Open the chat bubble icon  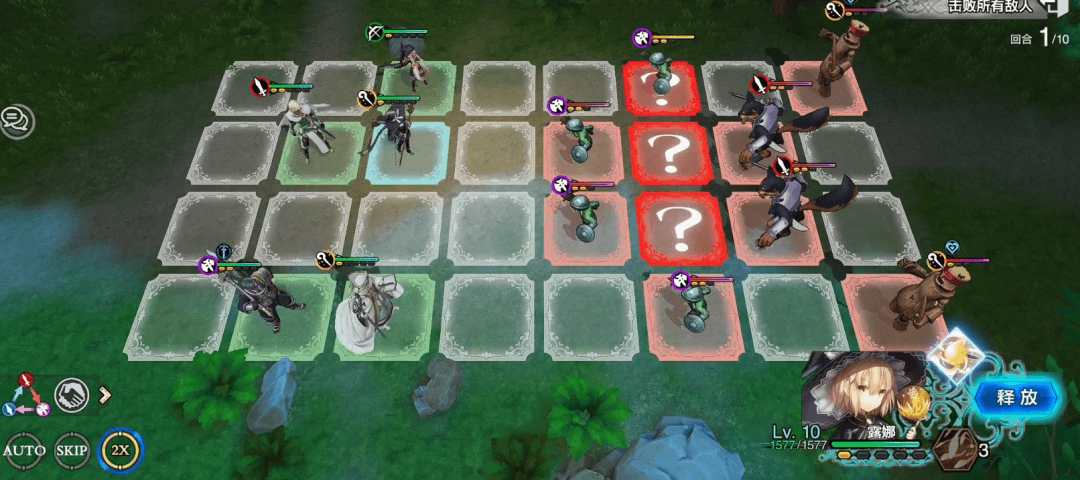[x=16, y=121]
